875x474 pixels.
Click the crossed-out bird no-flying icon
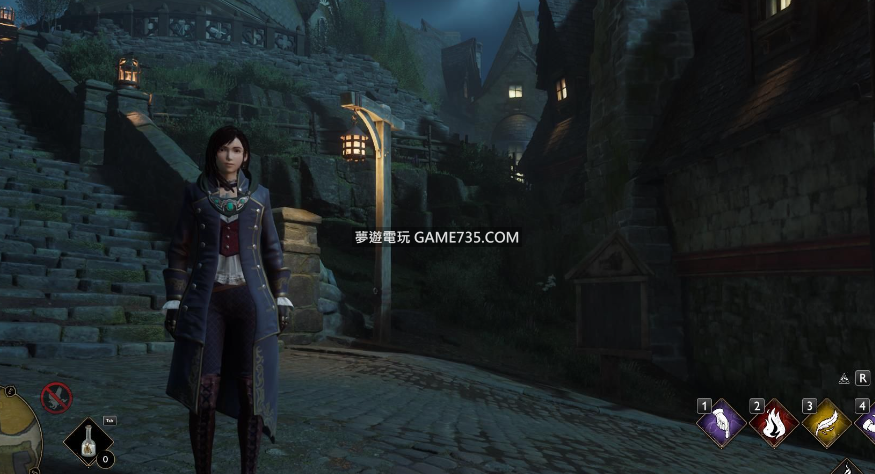pyautogui.click(x=56, y=398)
